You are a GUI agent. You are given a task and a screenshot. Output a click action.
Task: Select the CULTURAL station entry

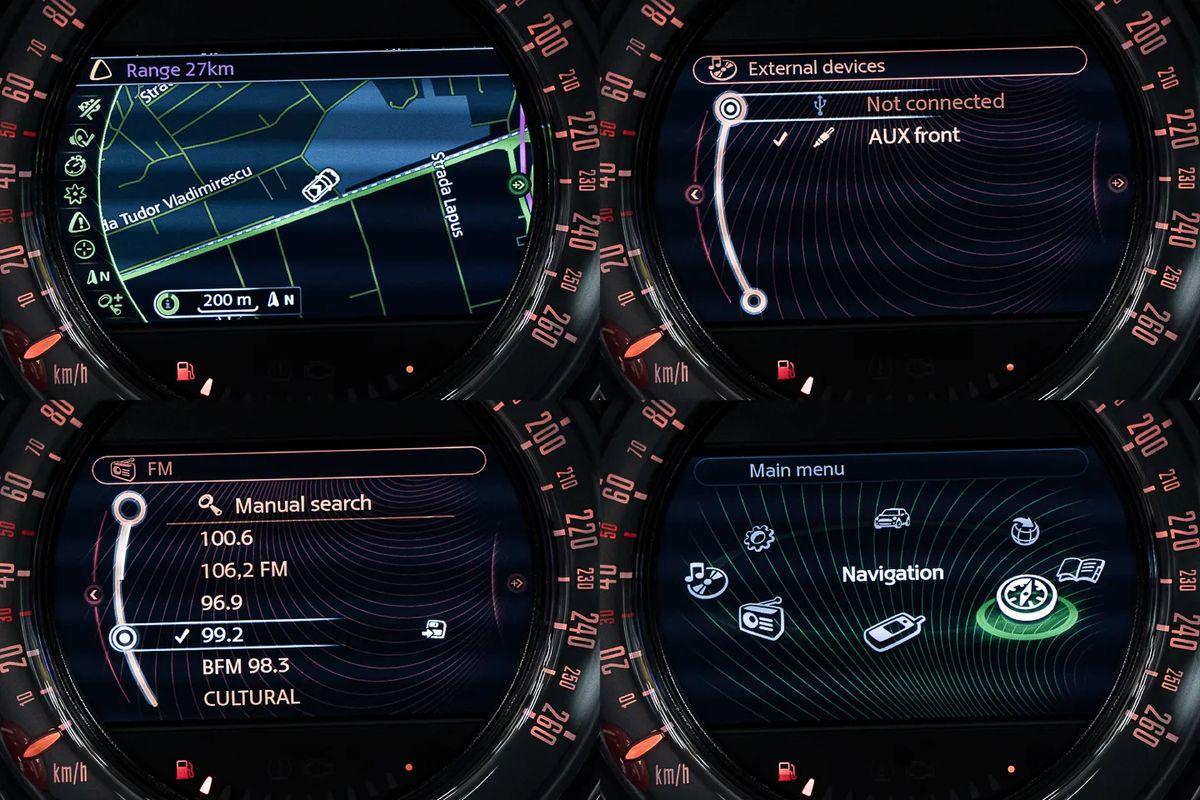(251, 697)
